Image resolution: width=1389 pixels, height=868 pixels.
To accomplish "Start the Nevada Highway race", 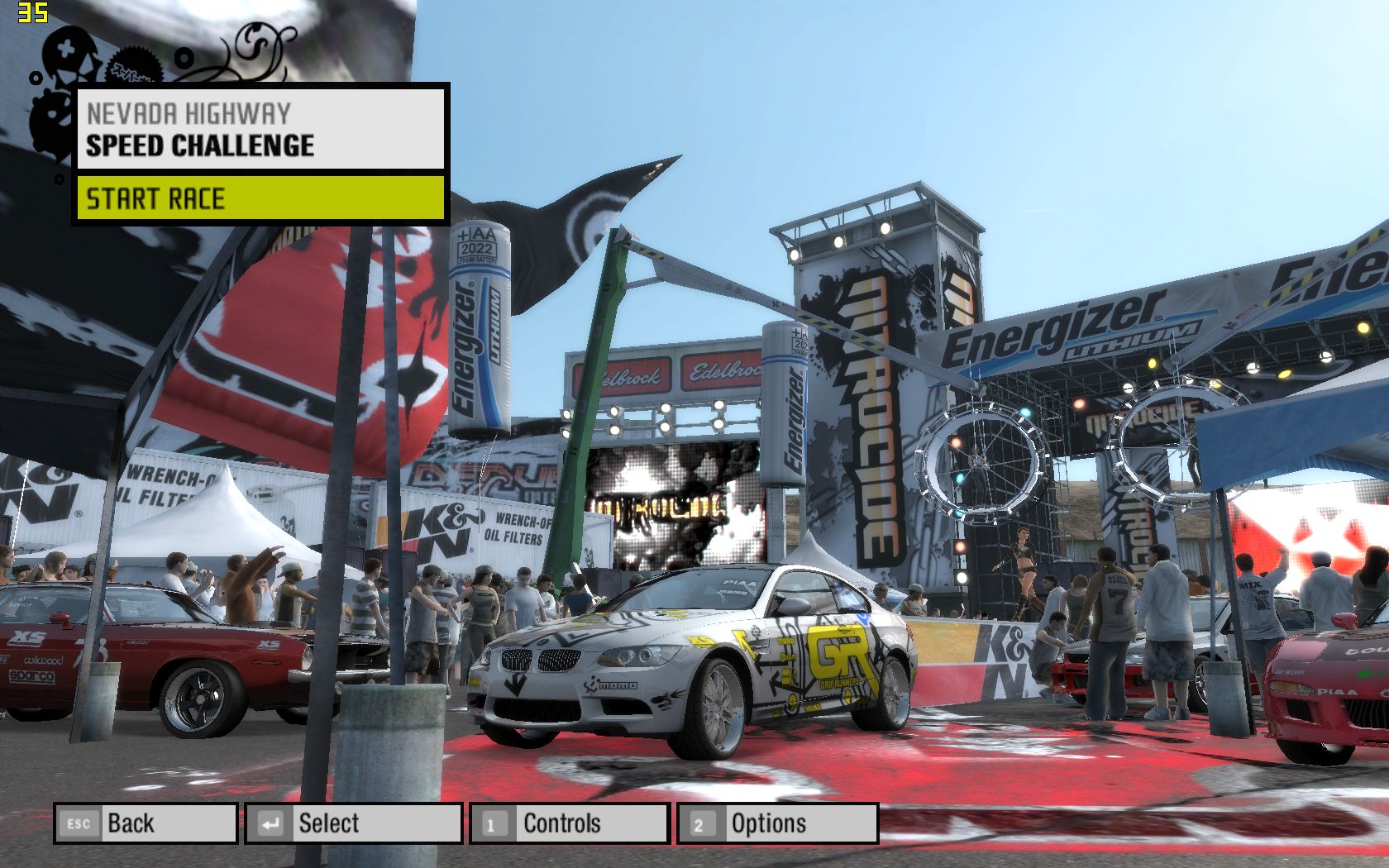I will click(260, 198).
